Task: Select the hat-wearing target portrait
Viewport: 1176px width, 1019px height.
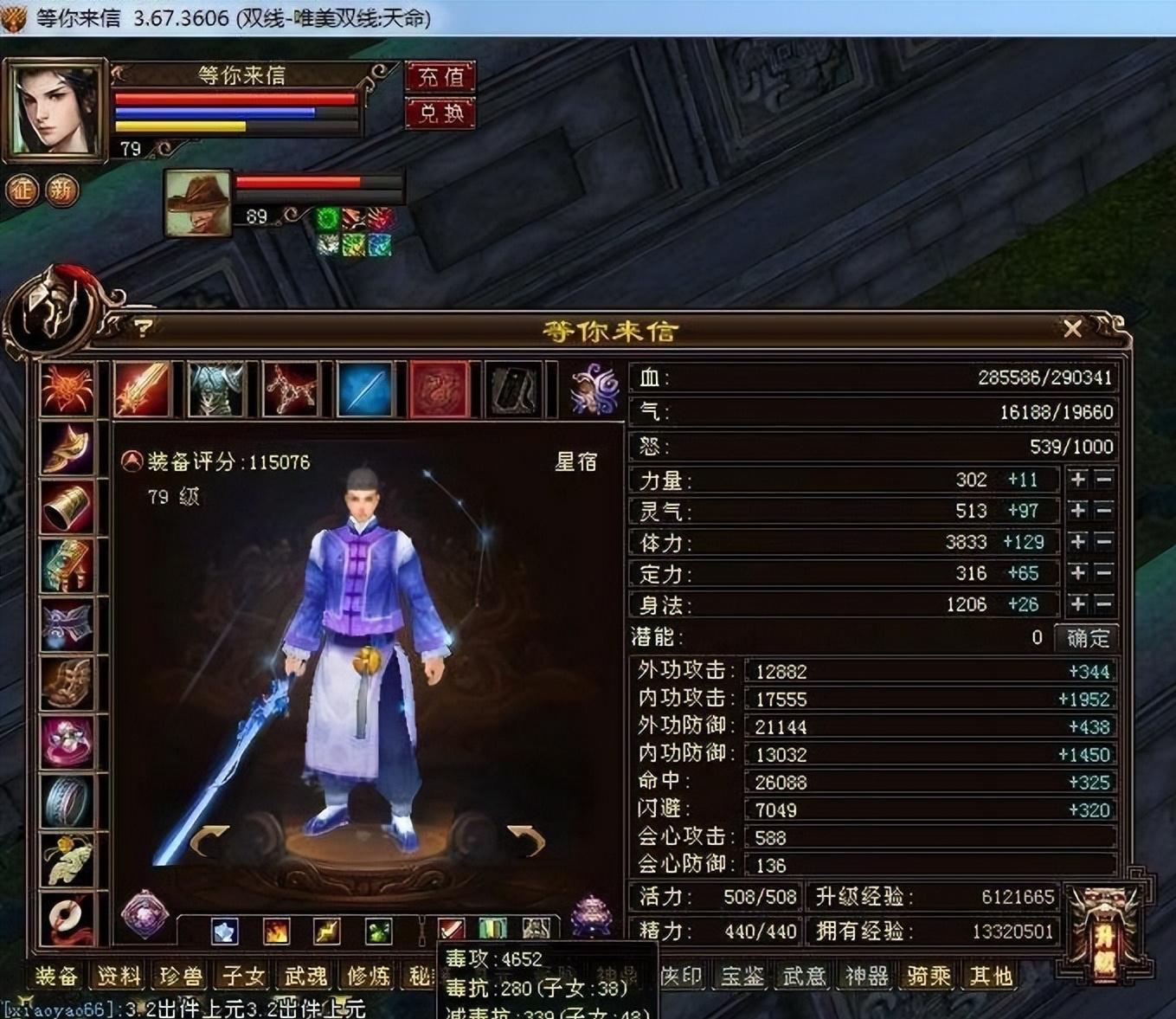Action: pos(198,203)
